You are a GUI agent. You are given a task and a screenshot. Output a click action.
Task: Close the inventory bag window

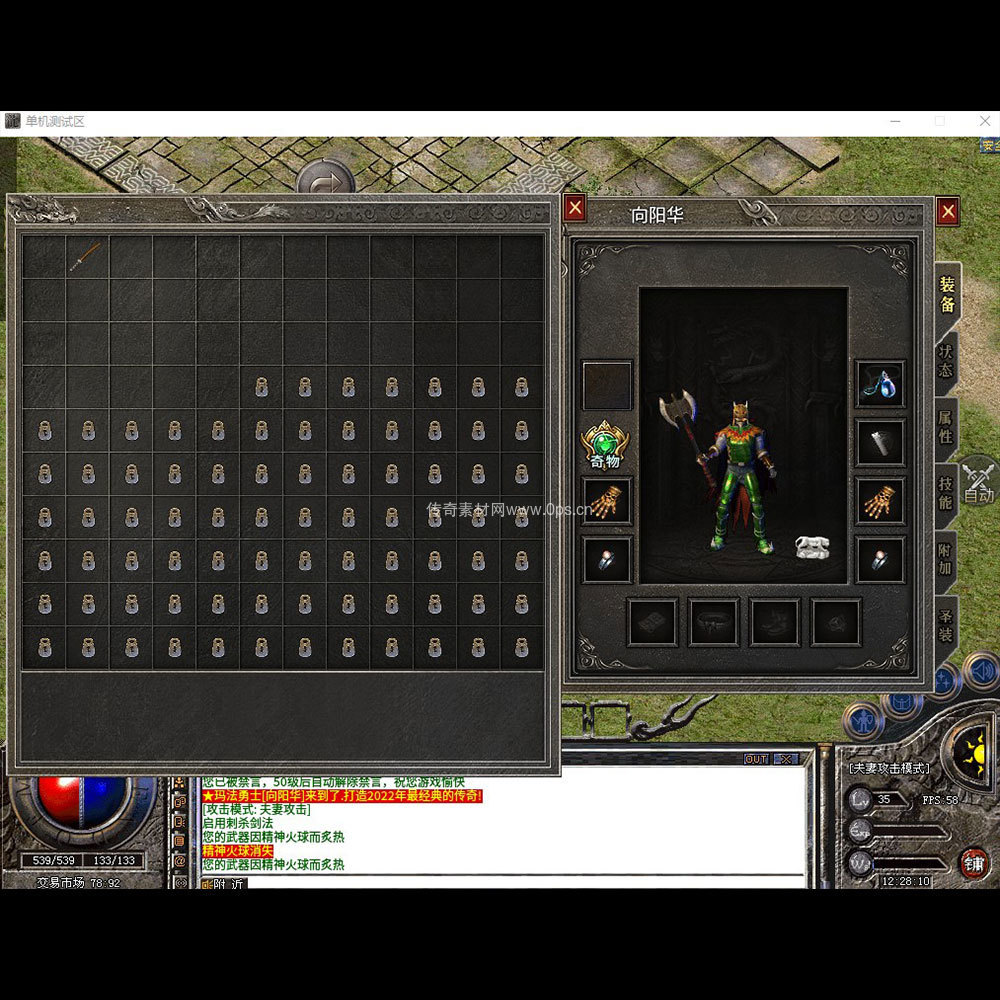(x=574, y=208)
